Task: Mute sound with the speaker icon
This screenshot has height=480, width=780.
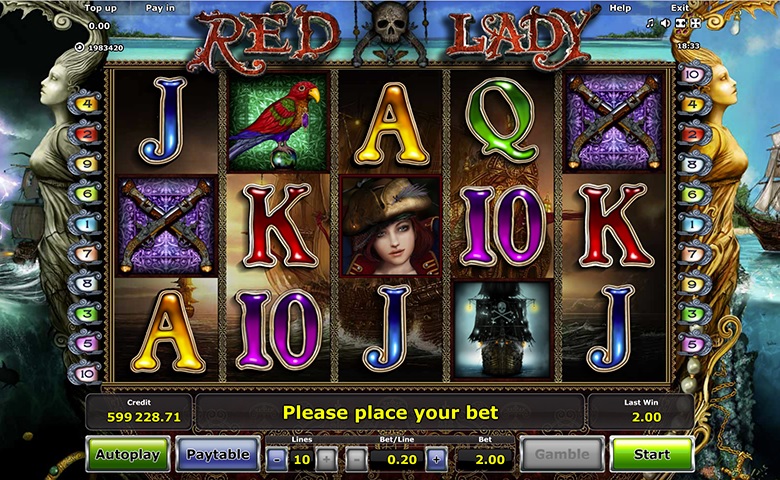Action: [665, 22]
